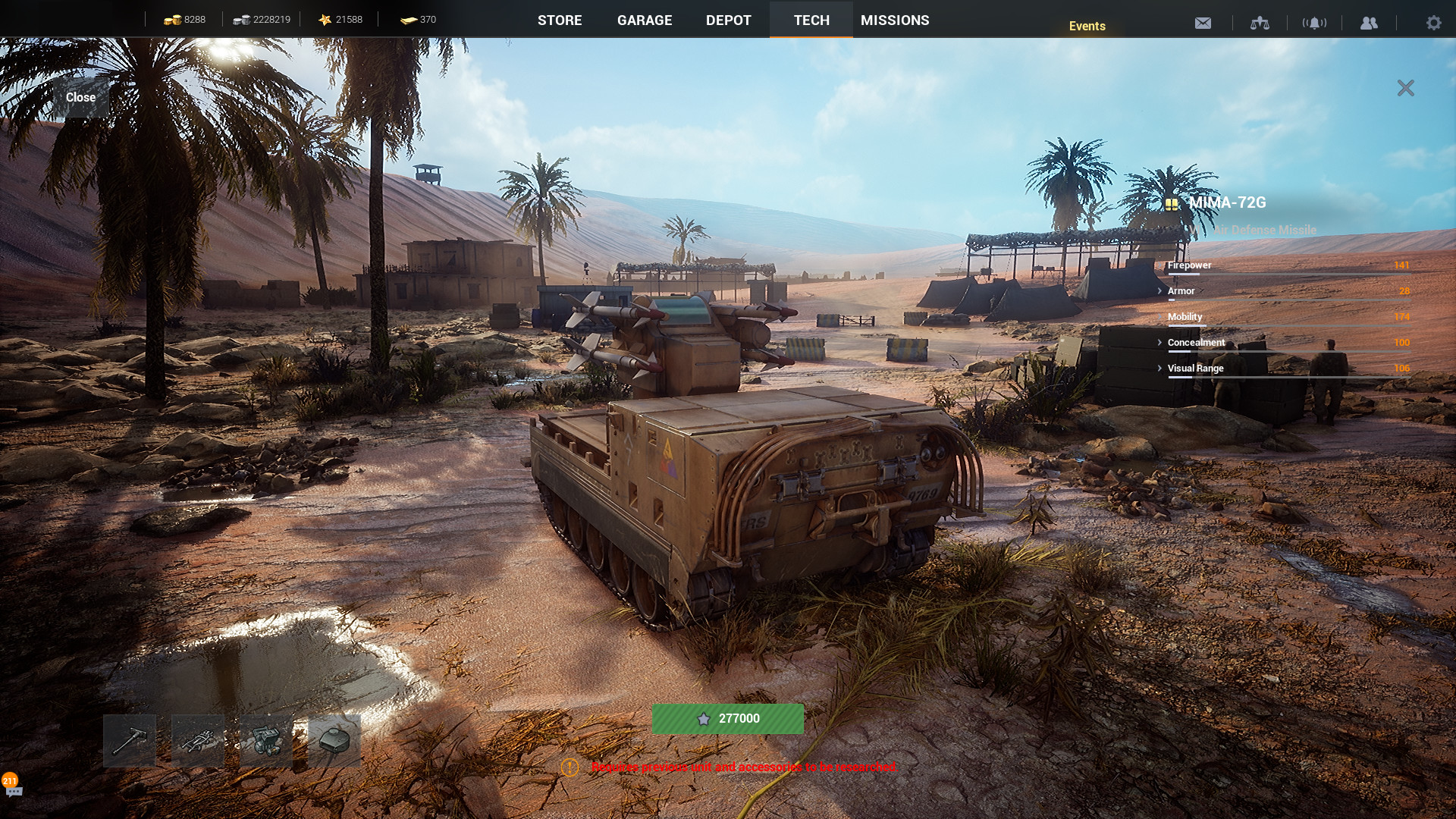Image resolution: width=1456 pixels, height=819 pixels.
Task: Open settings with the gear icon
Action: pyautogui.click(x=1433, y=23)
